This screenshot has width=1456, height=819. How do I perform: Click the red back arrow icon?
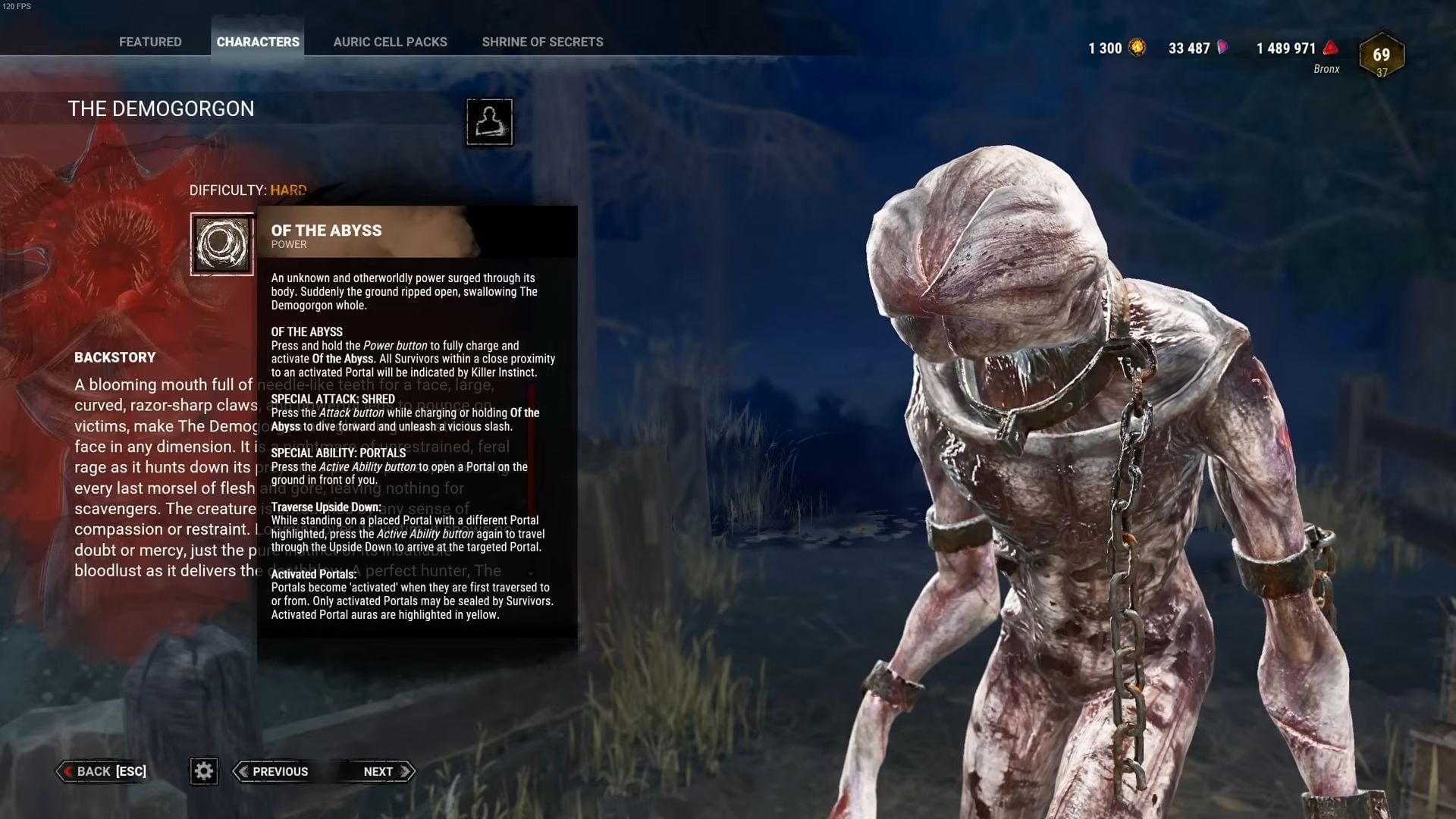pyautogui.click(x=69, y=771)
